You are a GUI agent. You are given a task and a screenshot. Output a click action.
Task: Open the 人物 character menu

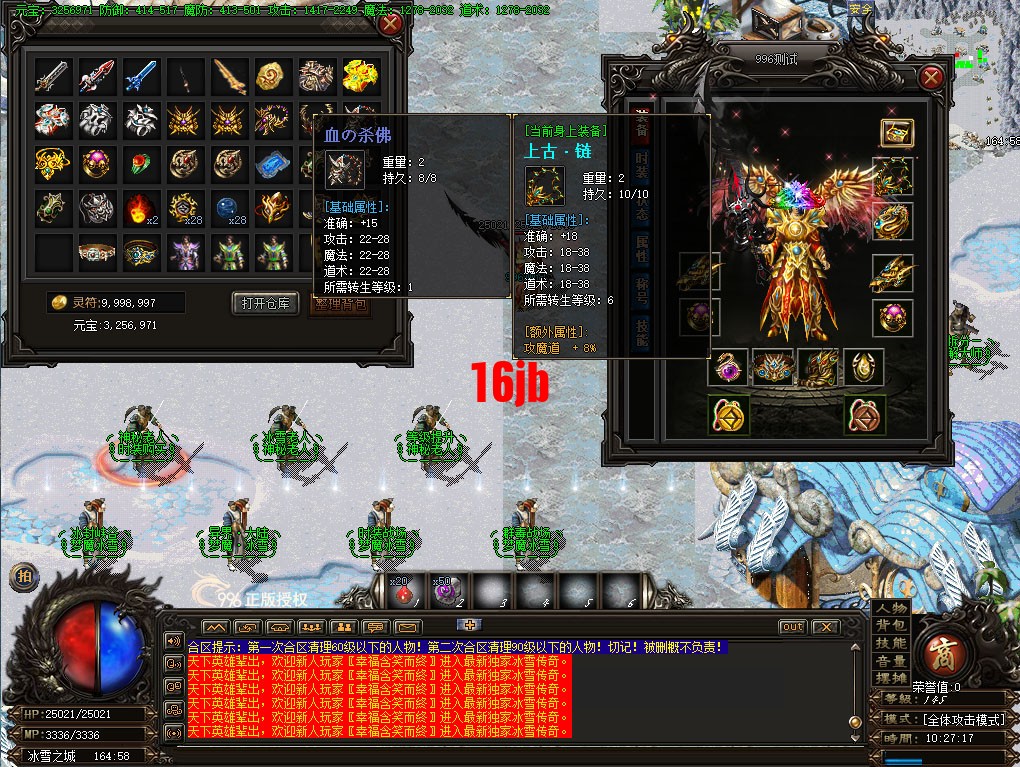pyautogui.click(x=890, y=608)
